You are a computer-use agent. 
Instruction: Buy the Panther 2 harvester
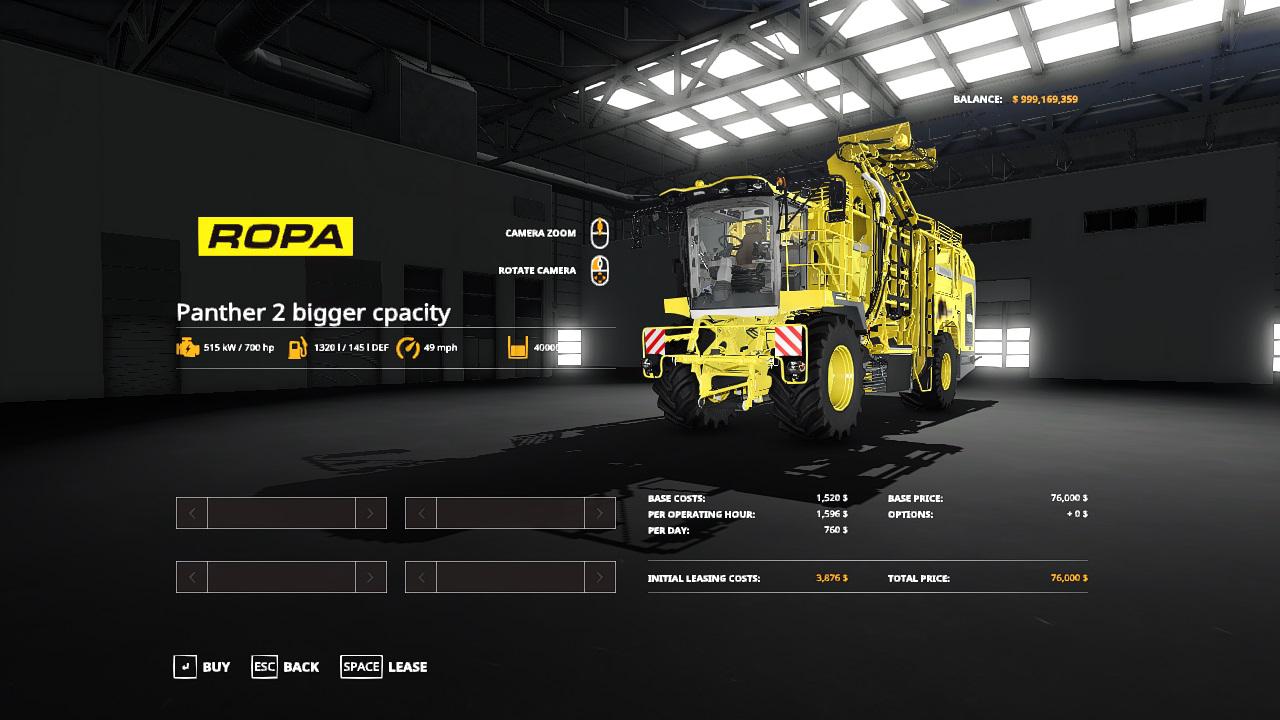202,667
